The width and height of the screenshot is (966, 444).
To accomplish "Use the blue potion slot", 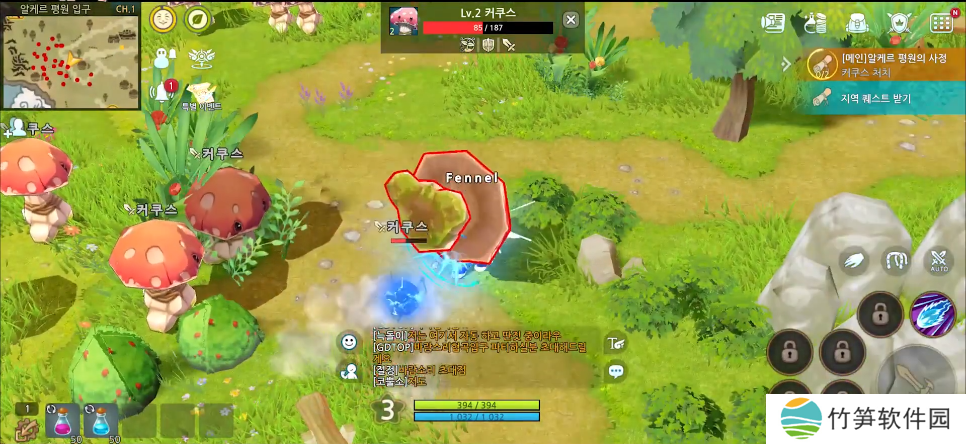I will (100, 420).
